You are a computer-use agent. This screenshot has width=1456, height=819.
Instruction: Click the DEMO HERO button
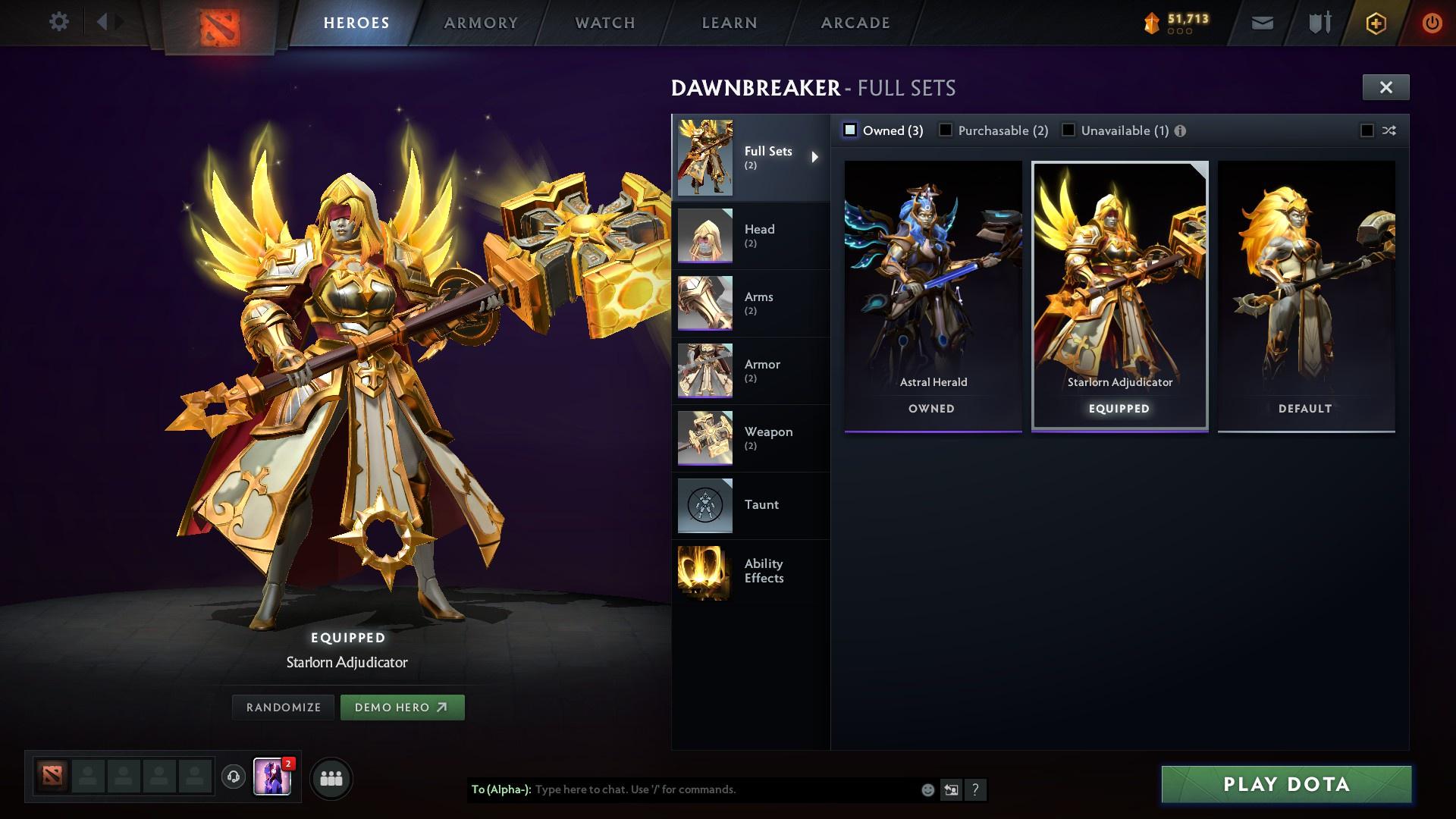403,707
